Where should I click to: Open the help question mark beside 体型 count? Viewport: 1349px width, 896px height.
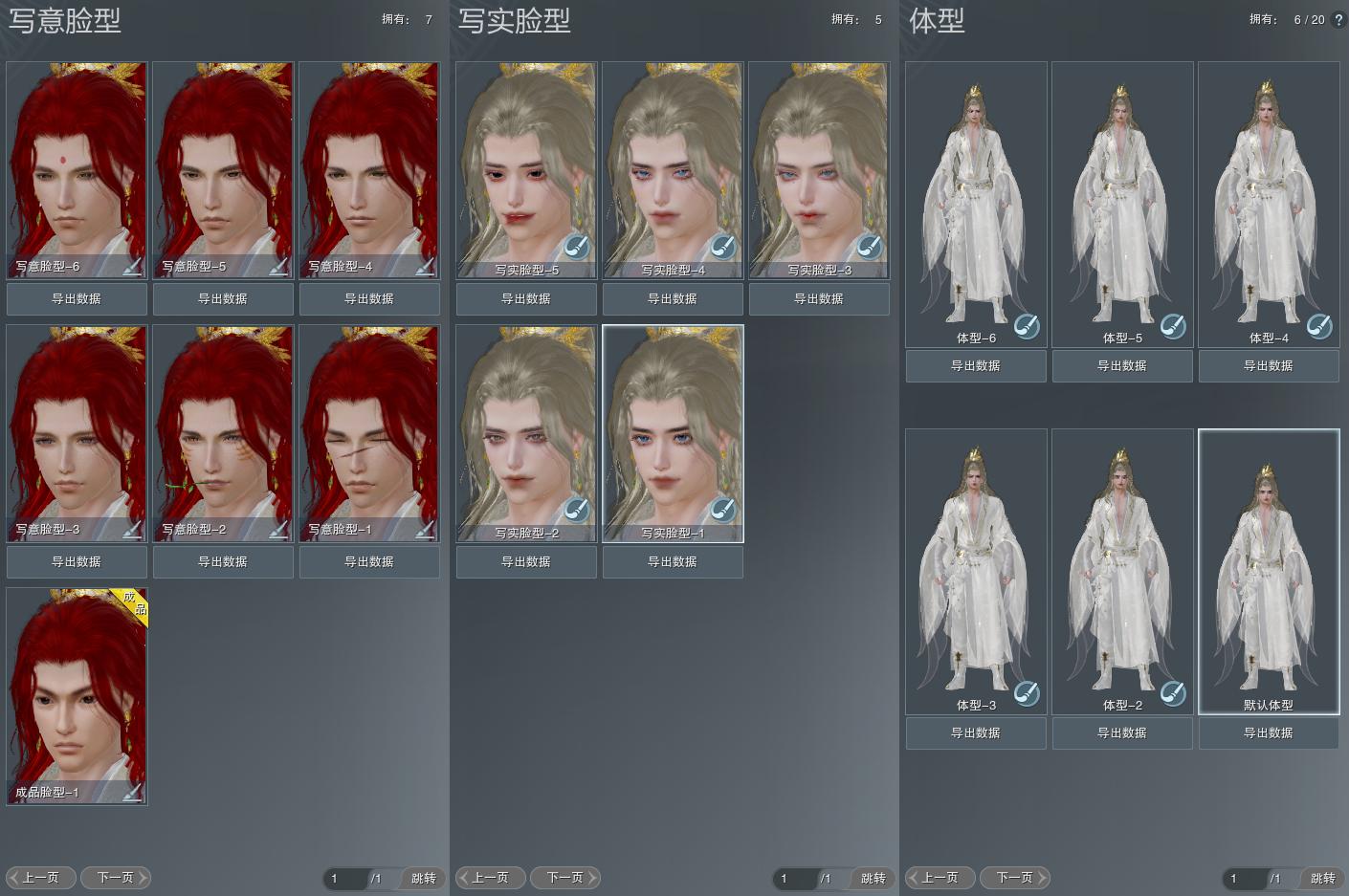point(1338,20)
